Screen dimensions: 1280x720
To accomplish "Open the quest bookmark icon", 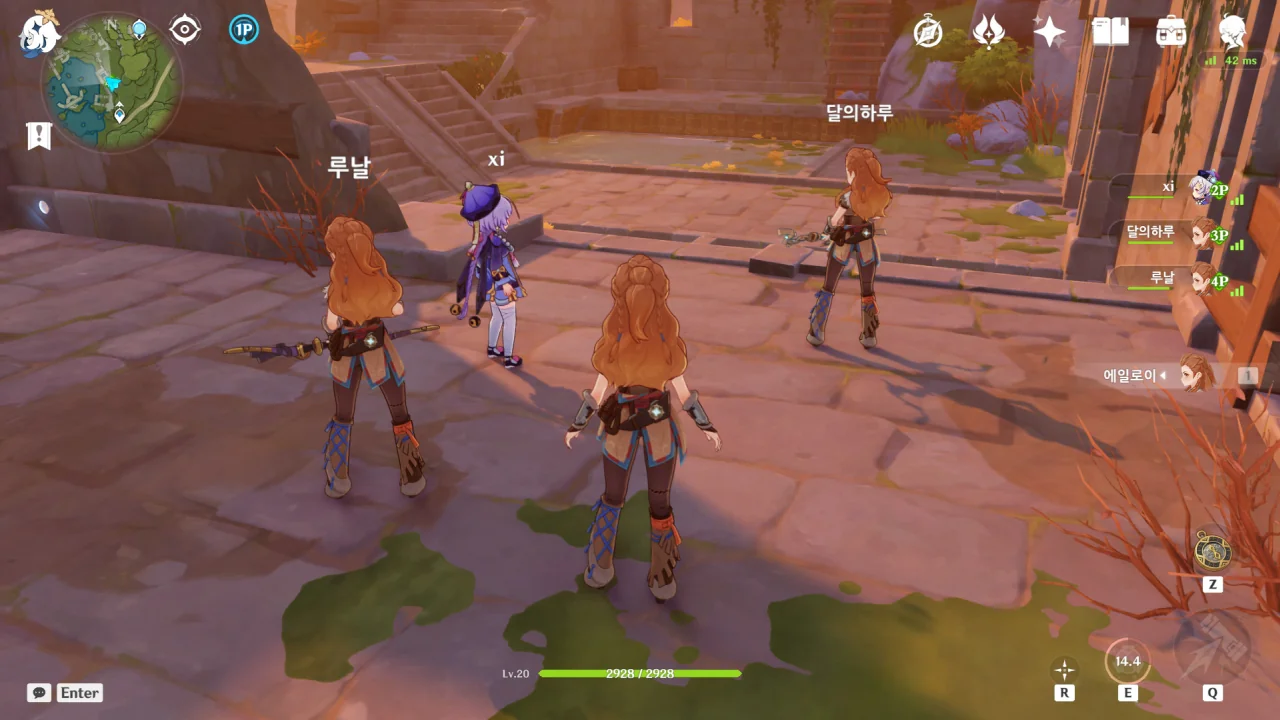I will coord(39,135).
